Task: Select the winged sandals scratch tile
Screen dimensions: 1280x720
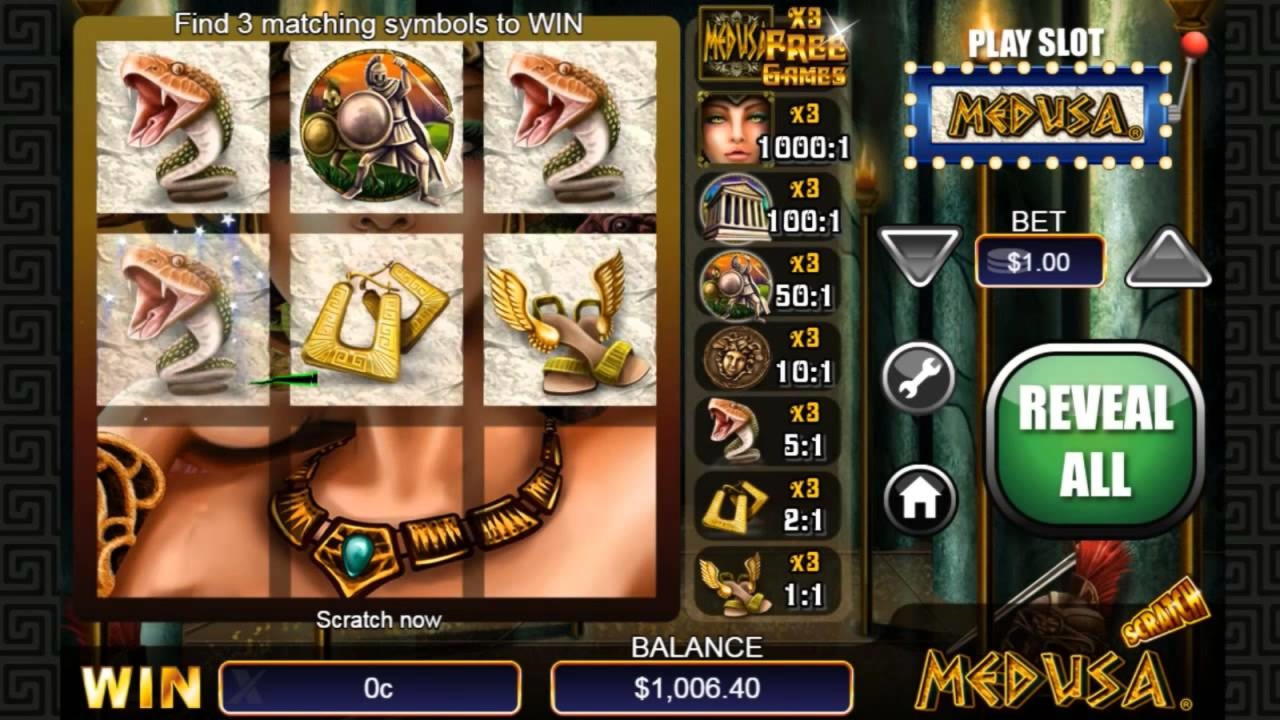Action: point(570,320)
